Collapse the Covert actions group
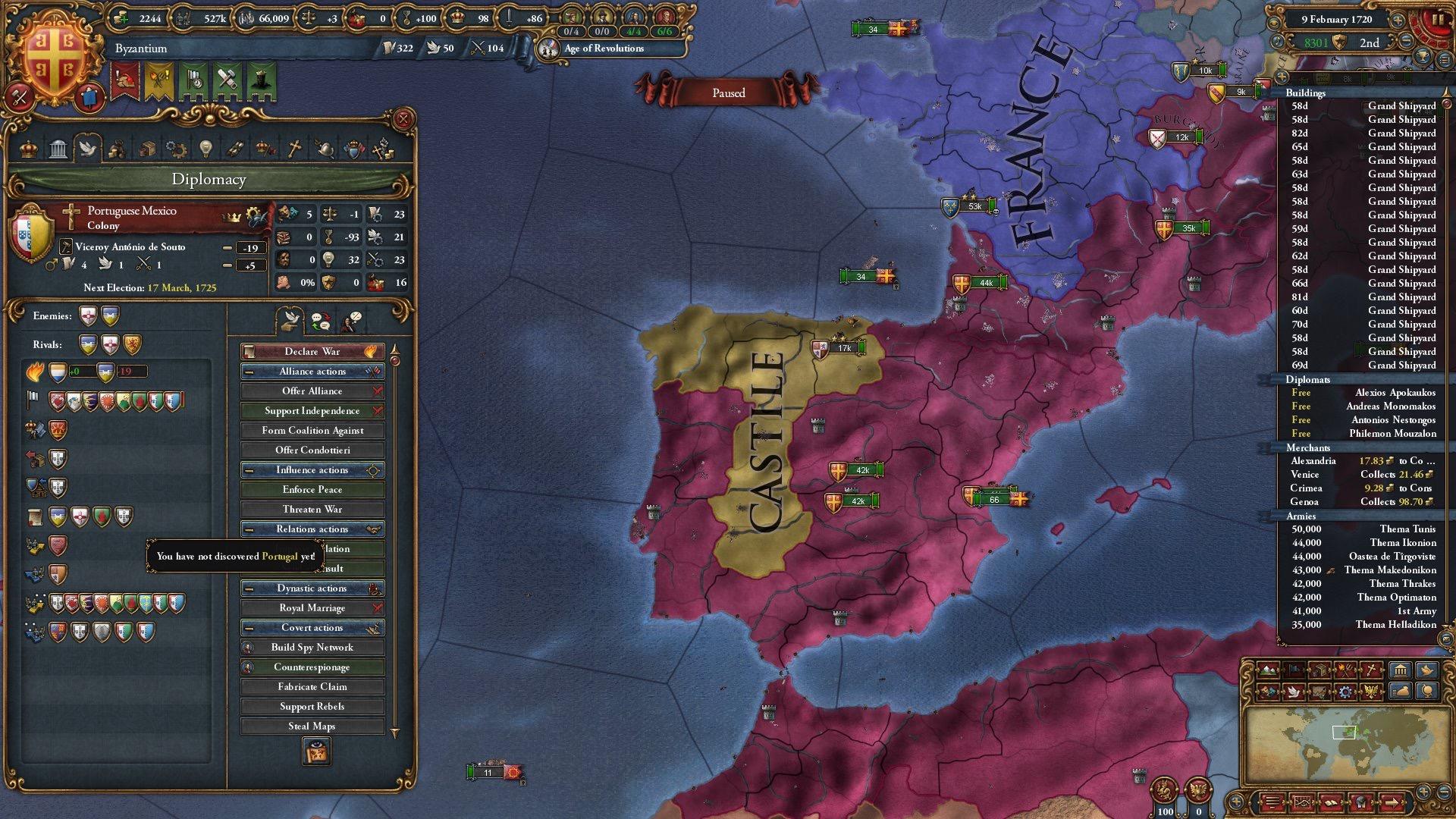Image resolution: width=1456 pixels, height=819 pixels. click(x=250, y=627)
